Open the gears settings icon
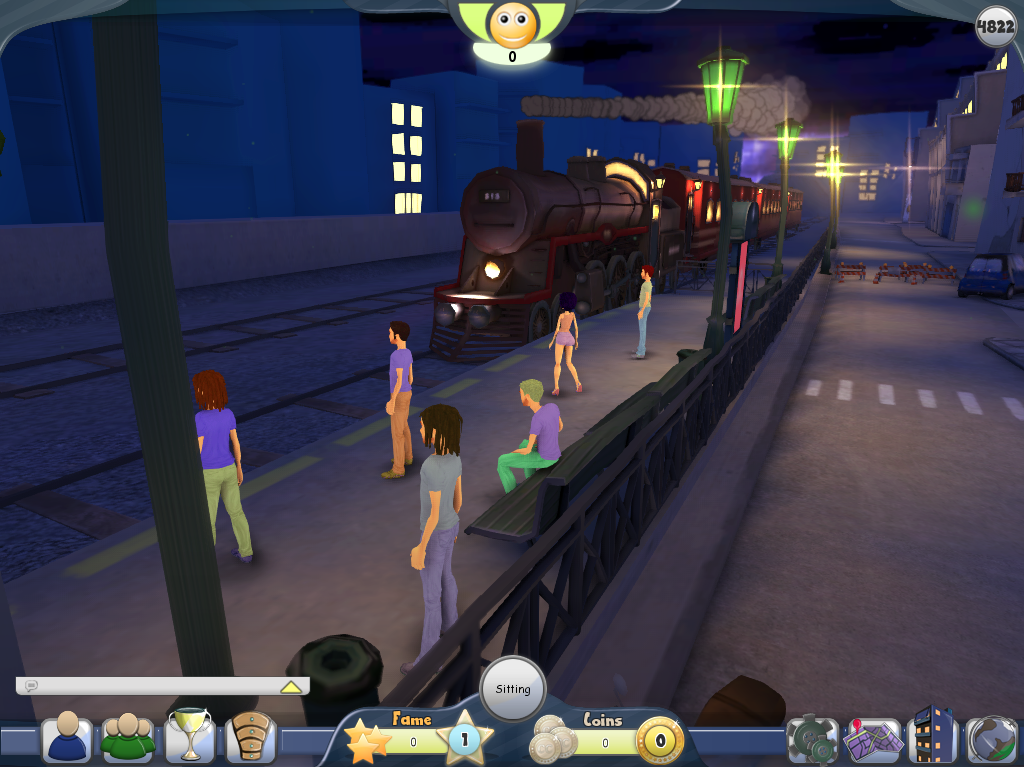The height and width of the screenshot is (767, 1024). coord(812,740)
